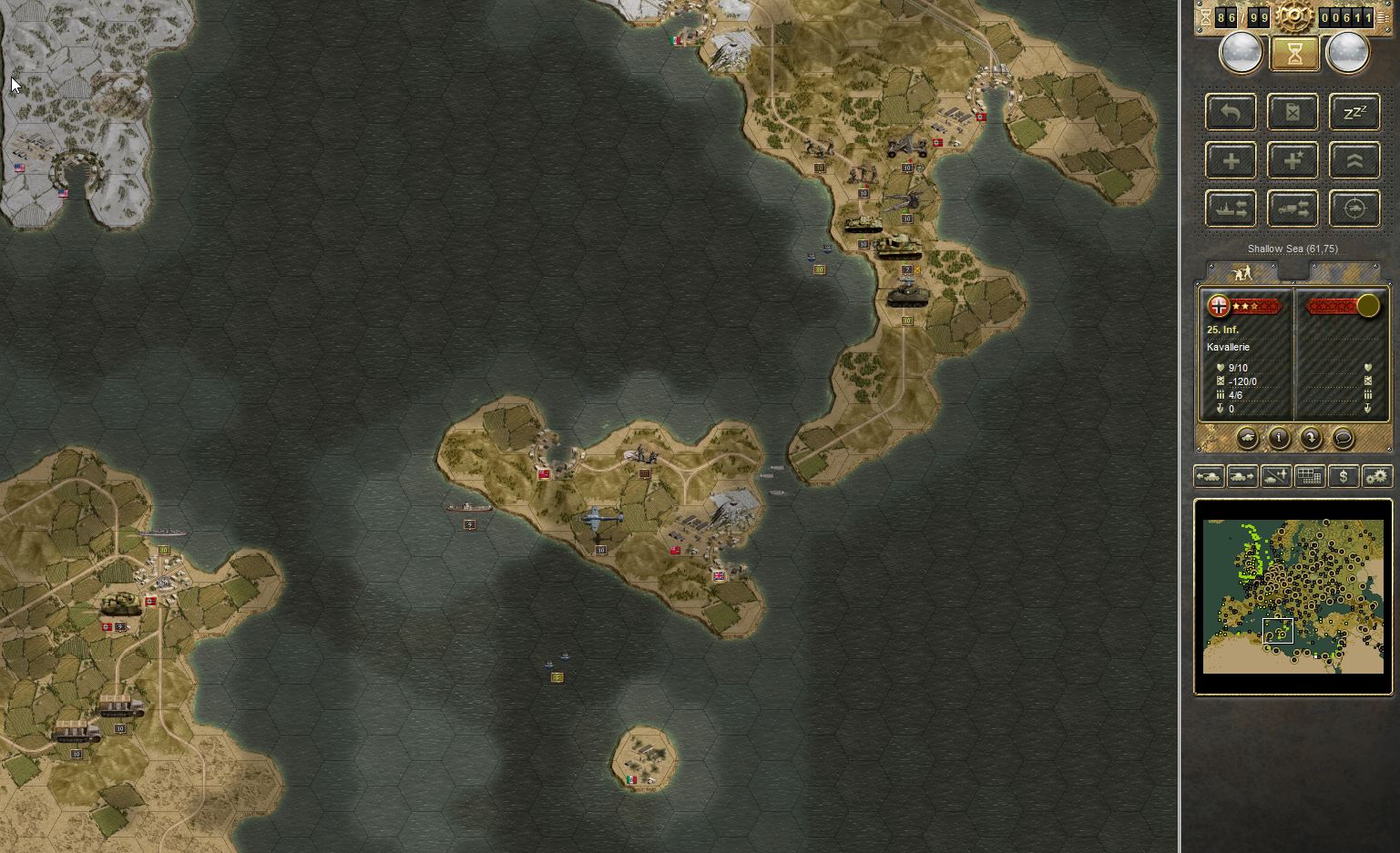The width and height of the screenshot is (1400, 853).
Task: Undo the last unit move
Action: click(x=1230, y=112)
